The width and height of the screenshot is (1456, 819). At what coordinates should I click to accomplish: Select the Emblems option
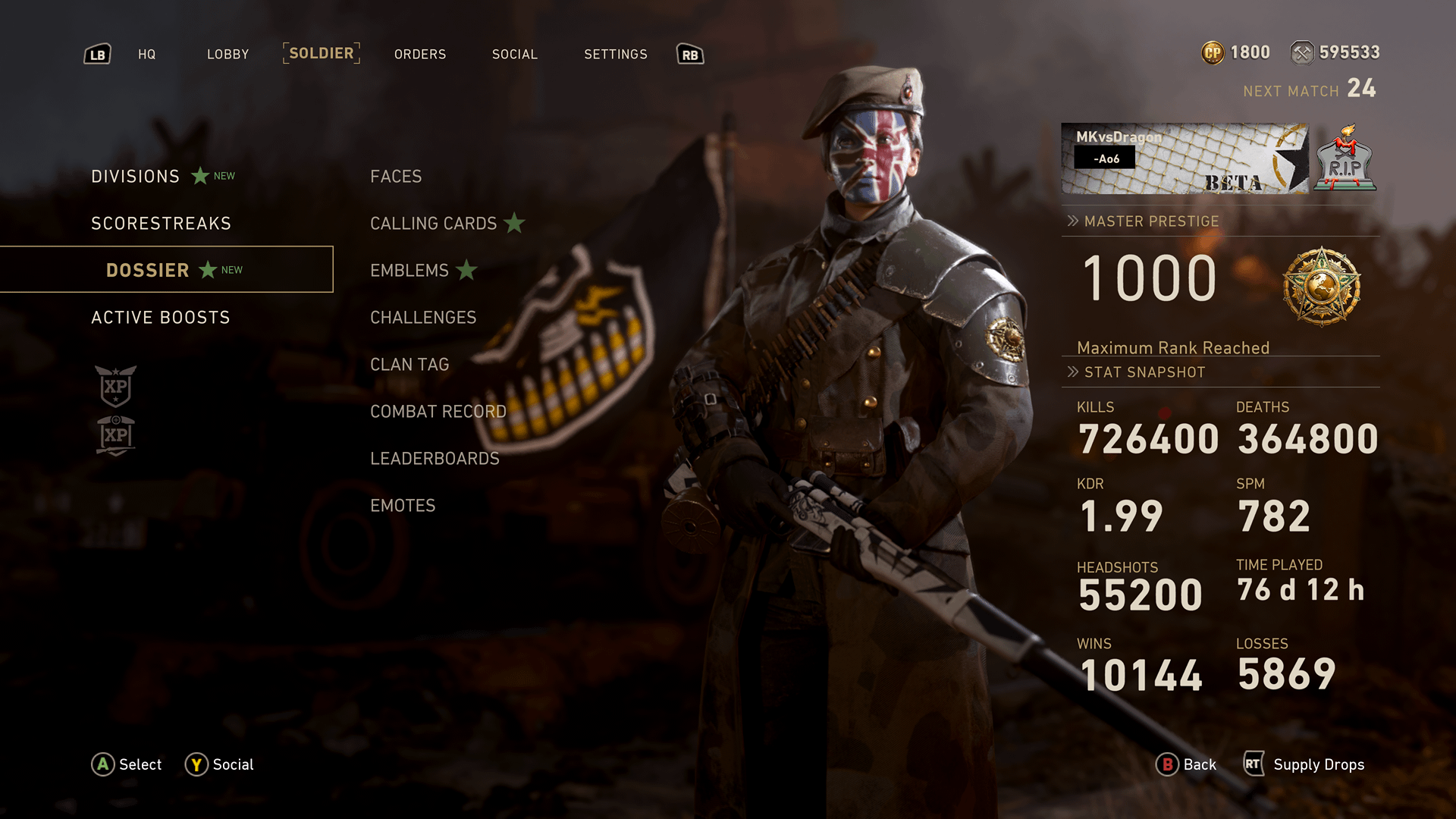(x=409, y=271)
